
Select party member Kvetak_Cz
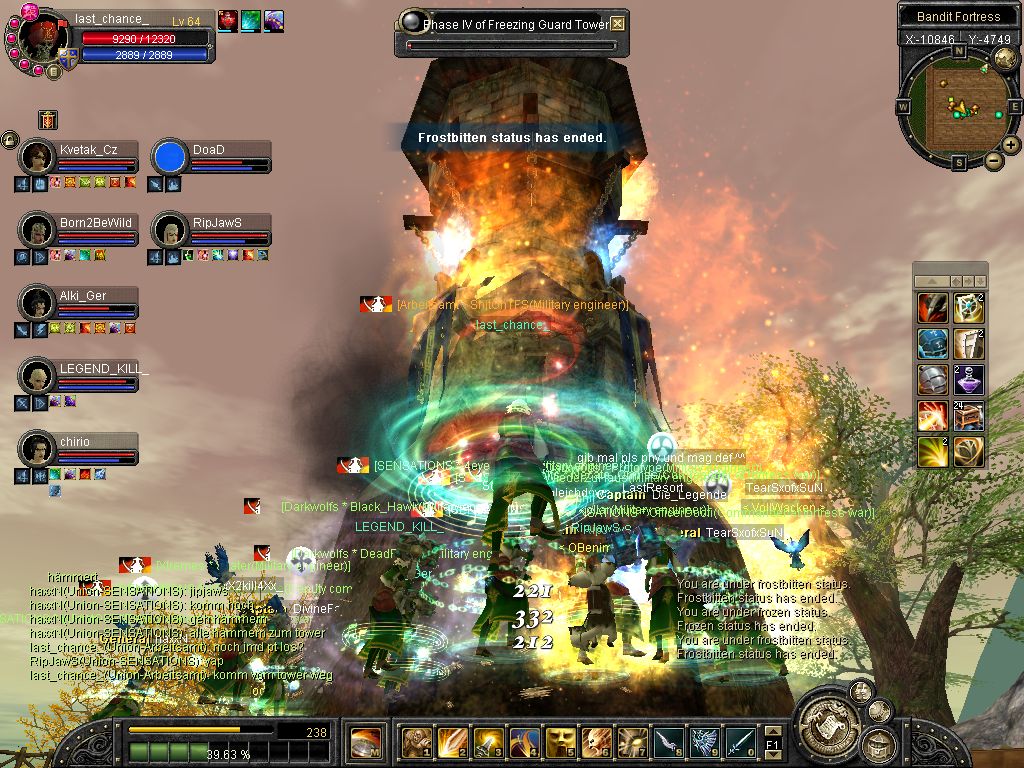(x=39, y=157)
